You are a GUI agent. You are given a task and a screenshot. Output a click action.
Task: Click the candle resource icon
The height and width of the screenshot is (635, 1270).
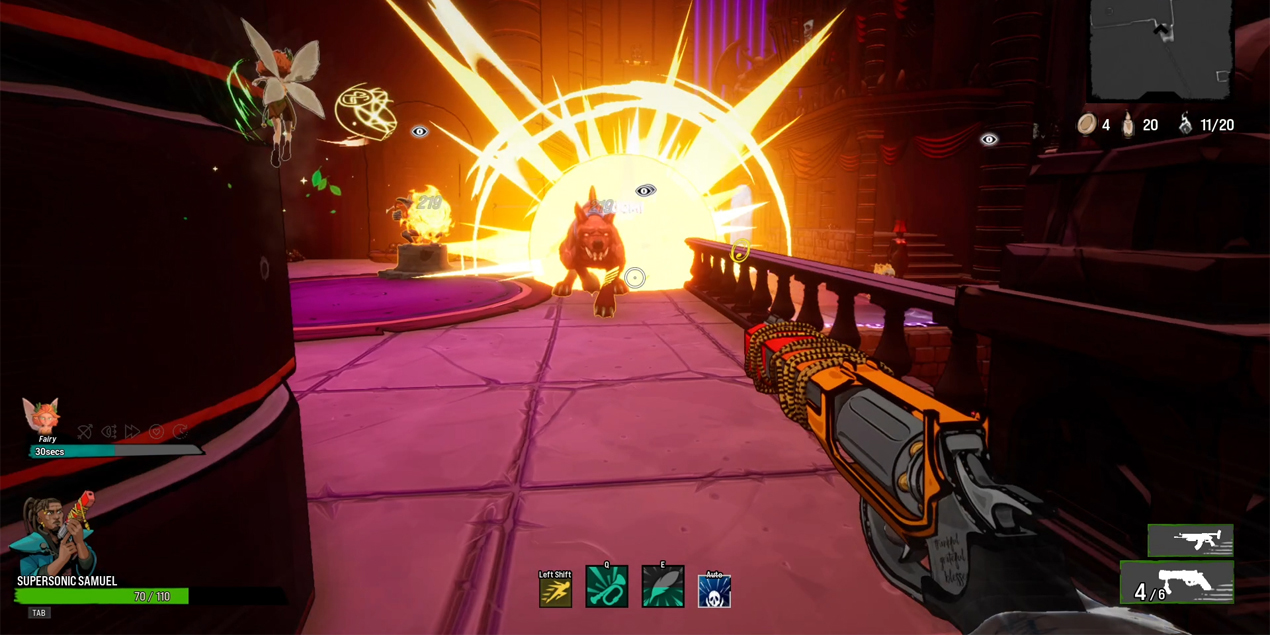1129,124
